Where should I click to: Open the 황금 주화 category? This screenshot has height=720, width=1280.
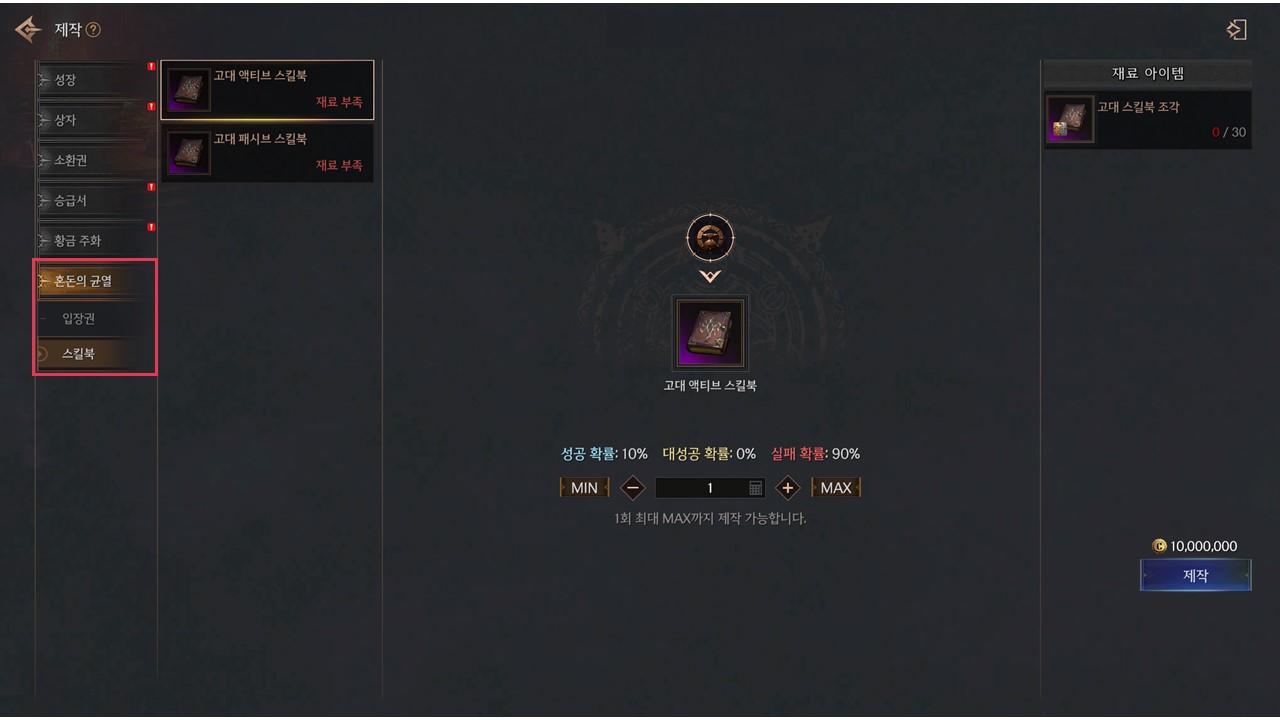click(96, 241)
